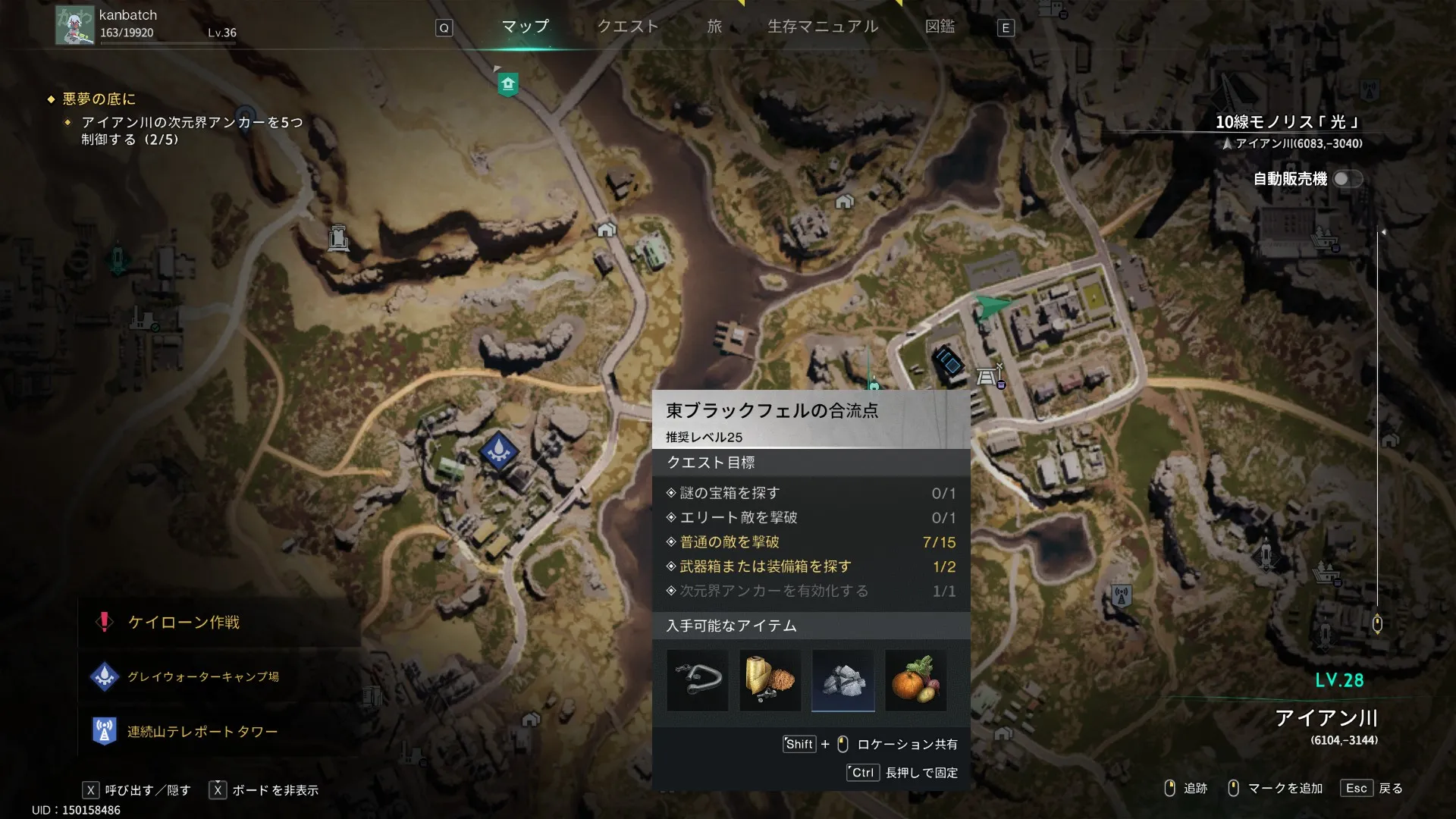
Task: Choose the グレイウォーターキャンプ場 entry
Action: 202,676
